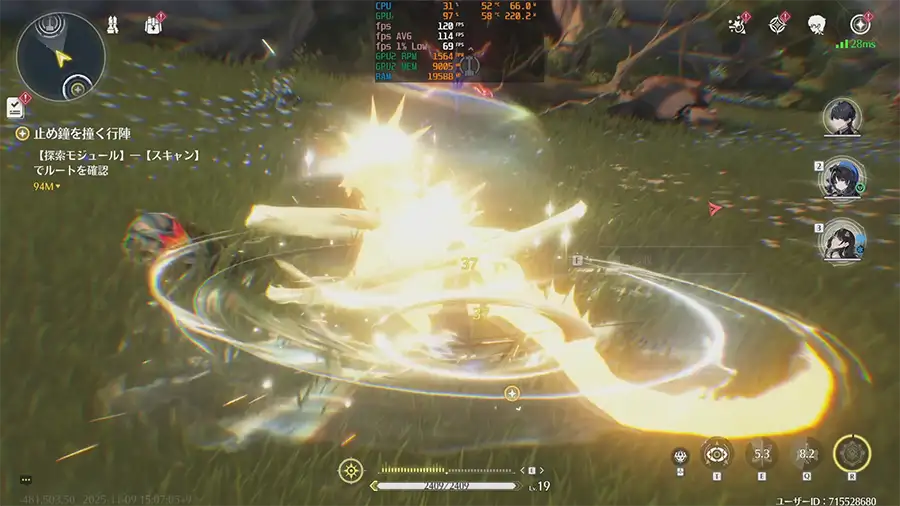Open the backpack icon with red alert

pos(156,24)
